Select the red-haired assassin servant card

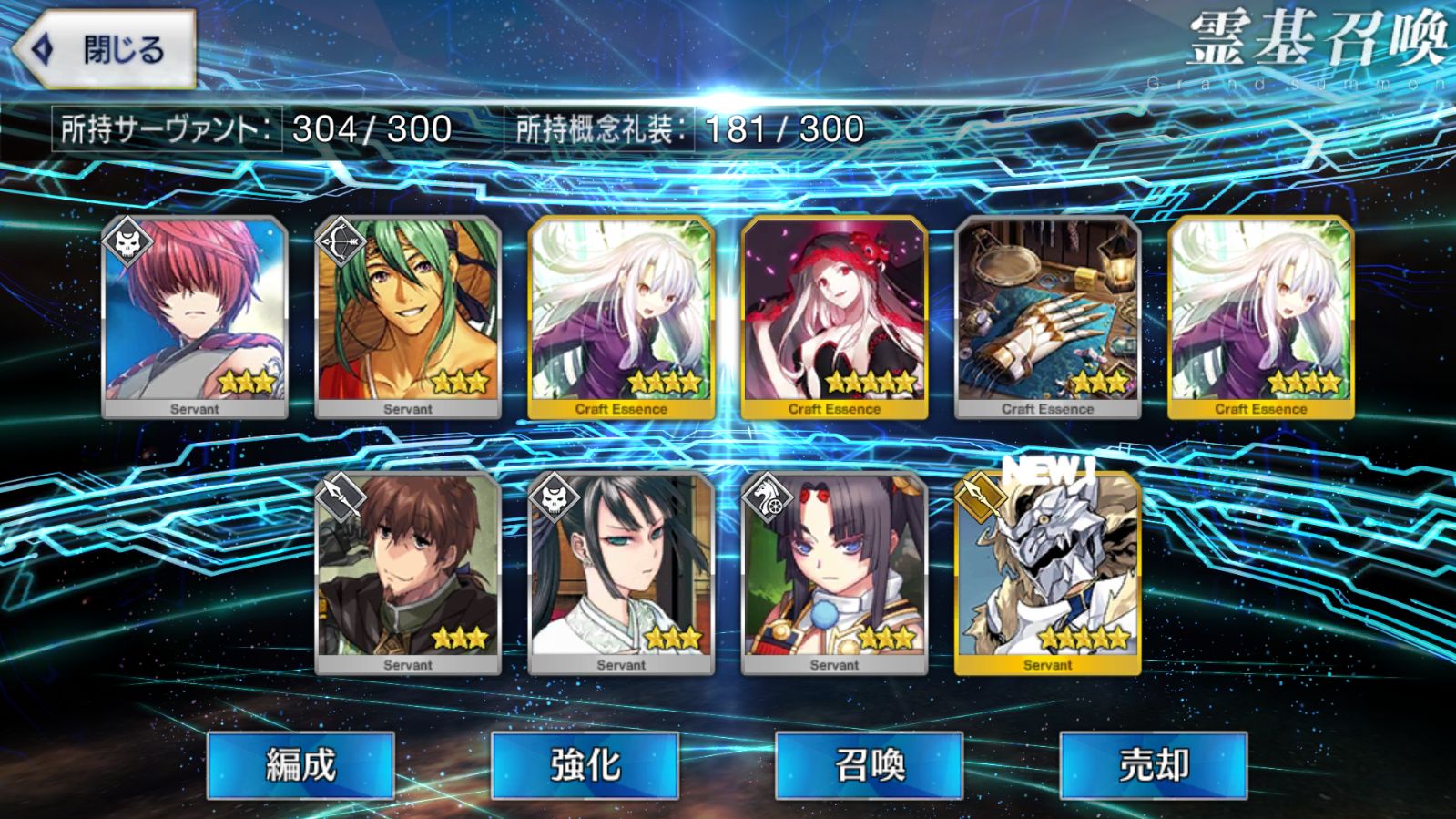pos(195,316)
